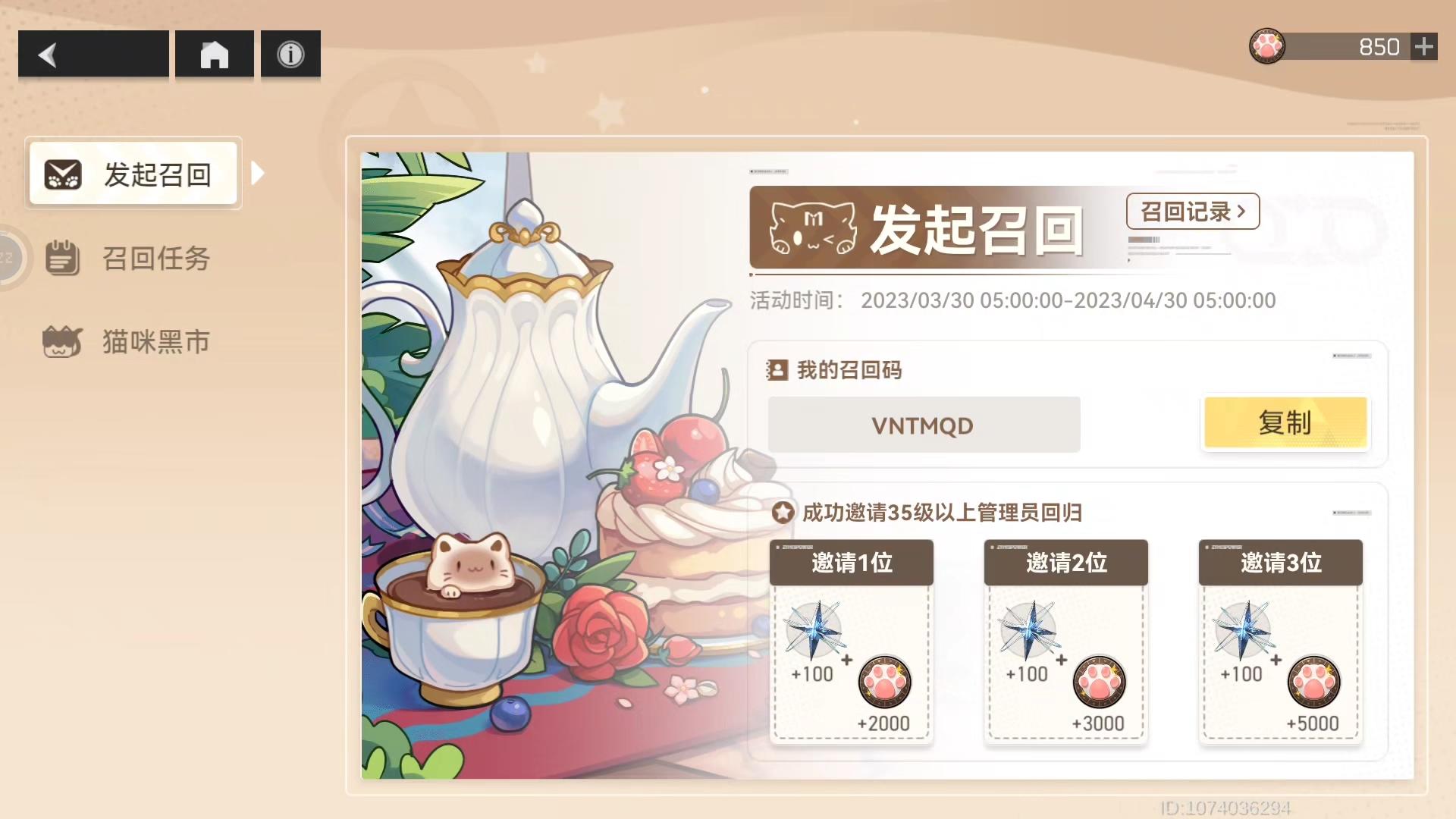Click the star icon before 成功邀请35级以上管理员回归
The image size is (1456, 819).
pyautogui.click(x=781, y=513)
